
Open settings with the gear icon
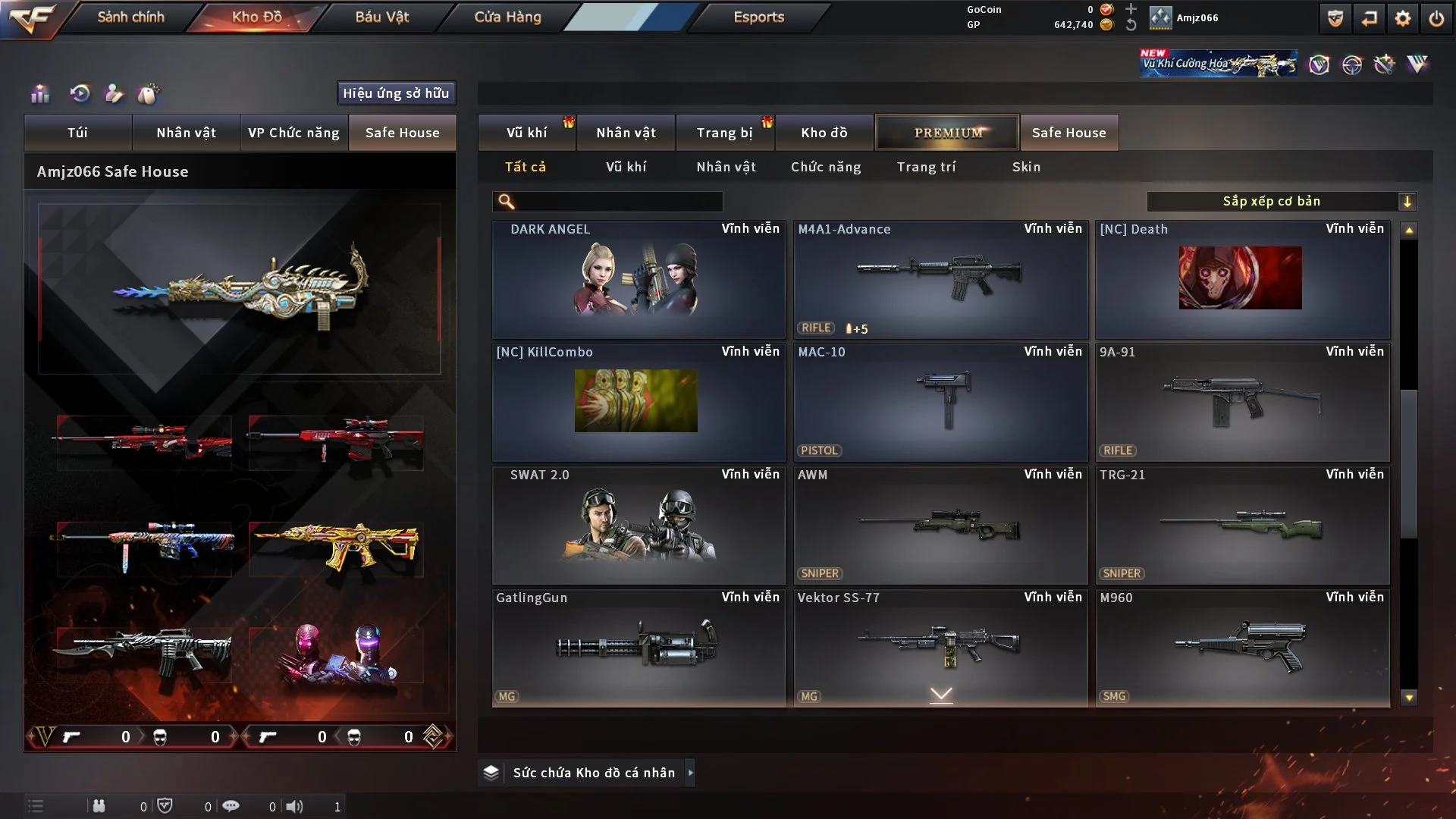click(1402, 18)
